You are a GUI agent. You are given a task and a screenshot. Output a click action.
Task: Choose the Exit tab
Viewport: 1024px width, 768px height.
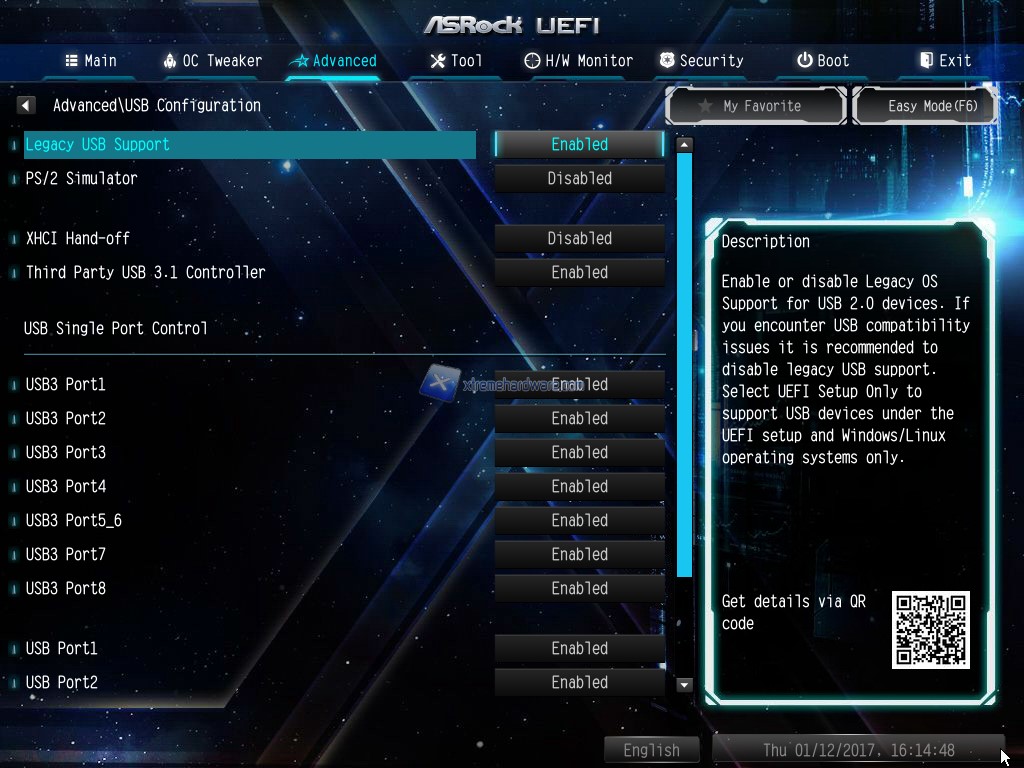(x=945, y=61)
